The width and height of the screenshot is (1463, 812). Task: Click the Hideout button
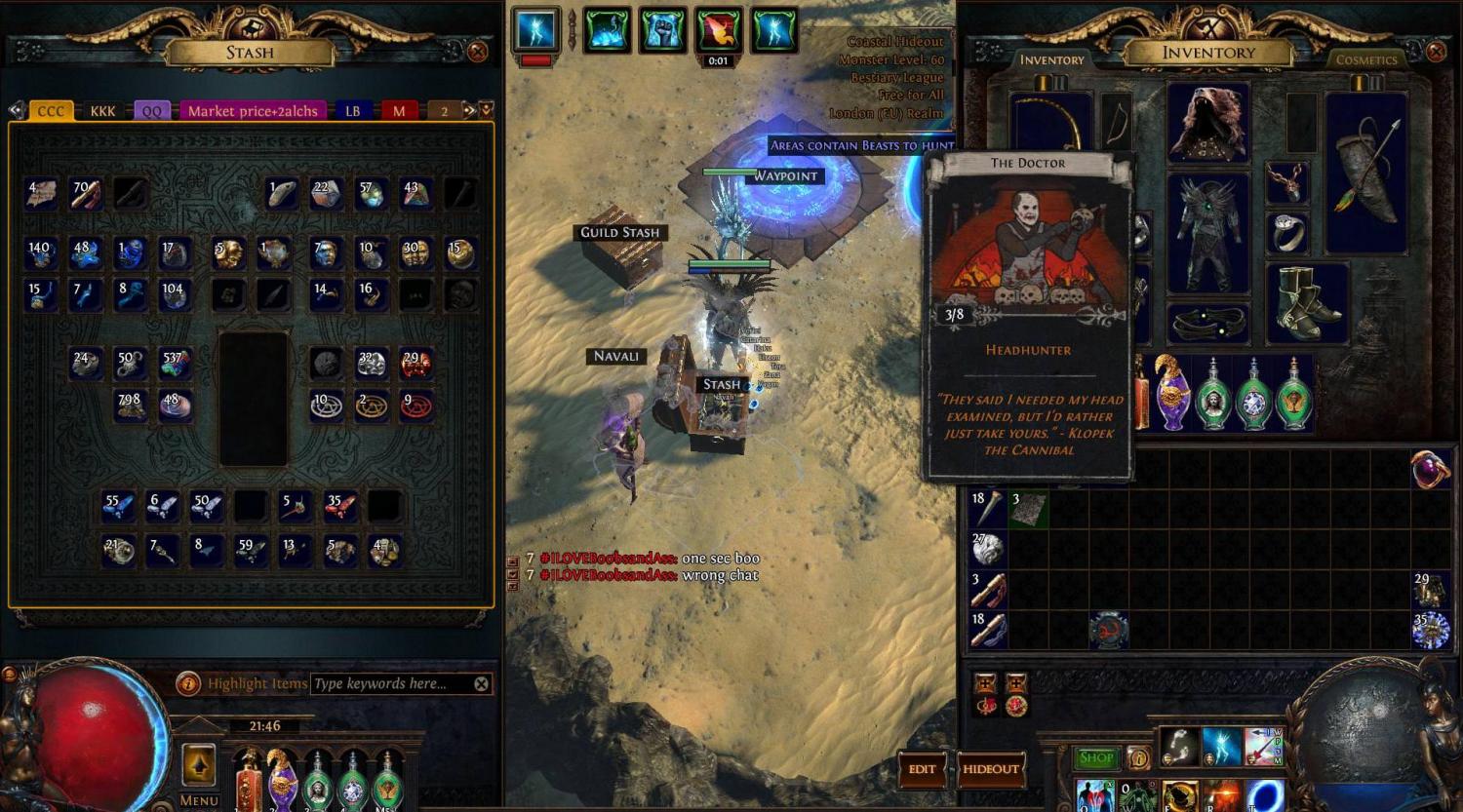click(x=990, y=769)
